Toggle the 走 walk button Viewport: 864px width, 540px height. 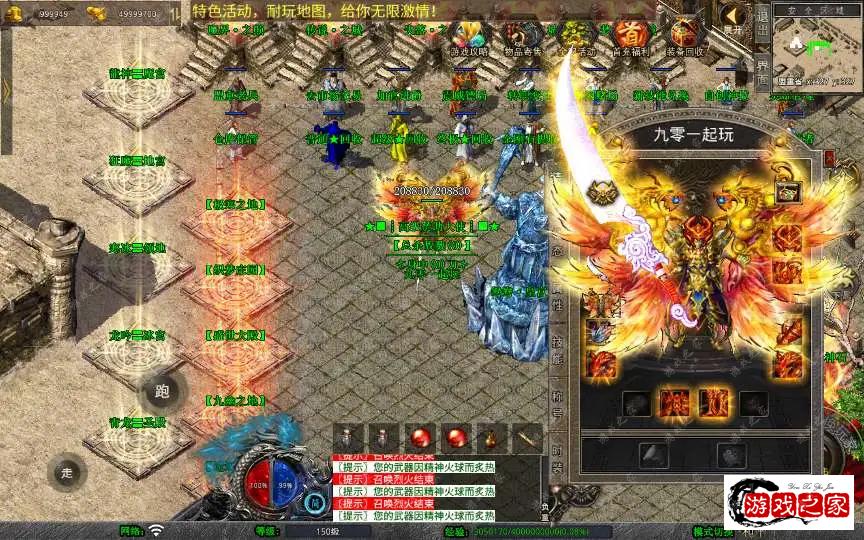coord(67,472)
